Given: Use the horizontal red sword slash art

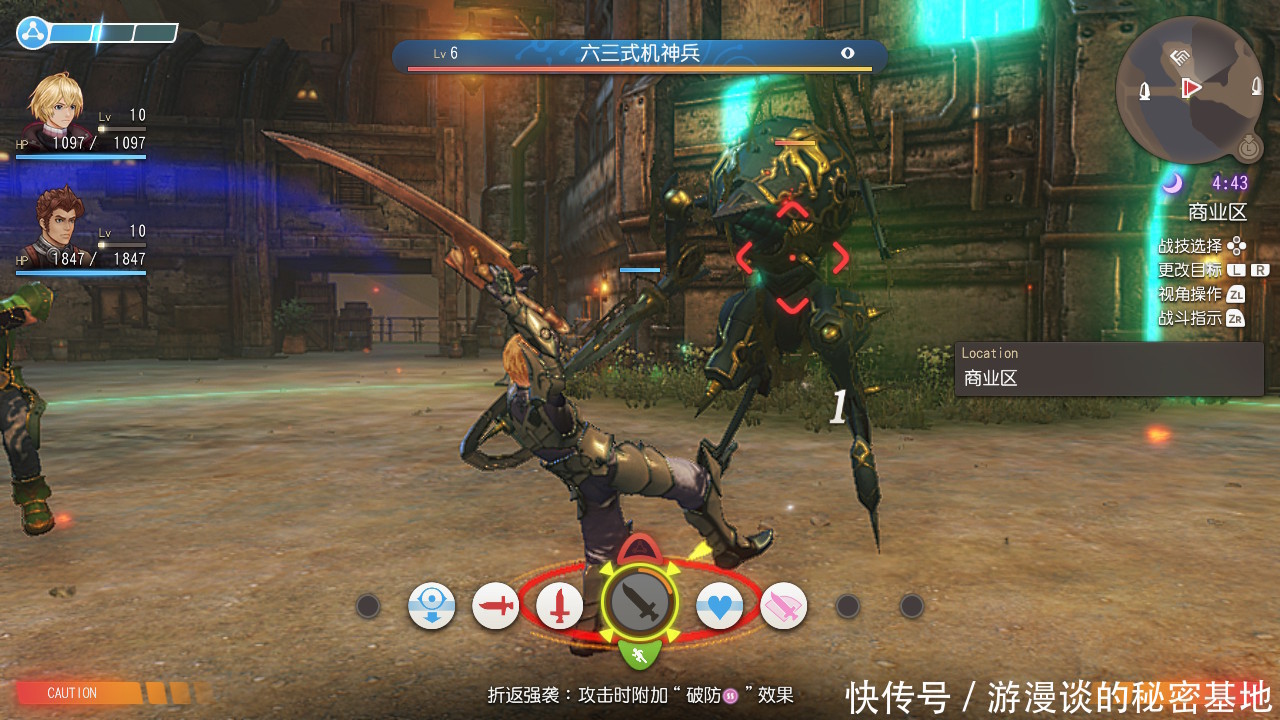Looking at the screenshot, I should (495, 605).
